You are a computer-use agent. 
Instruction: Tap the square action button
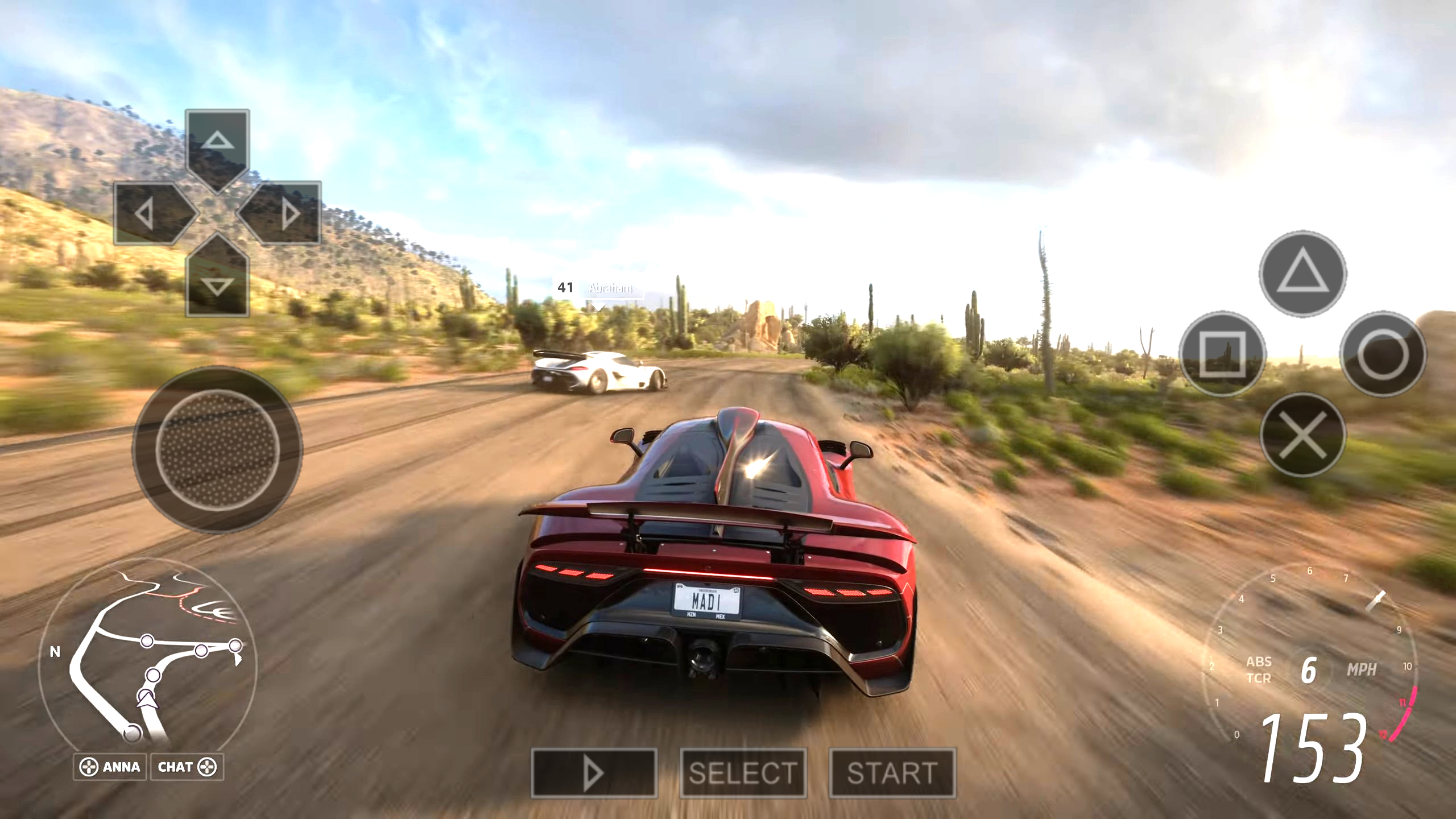1222,354
